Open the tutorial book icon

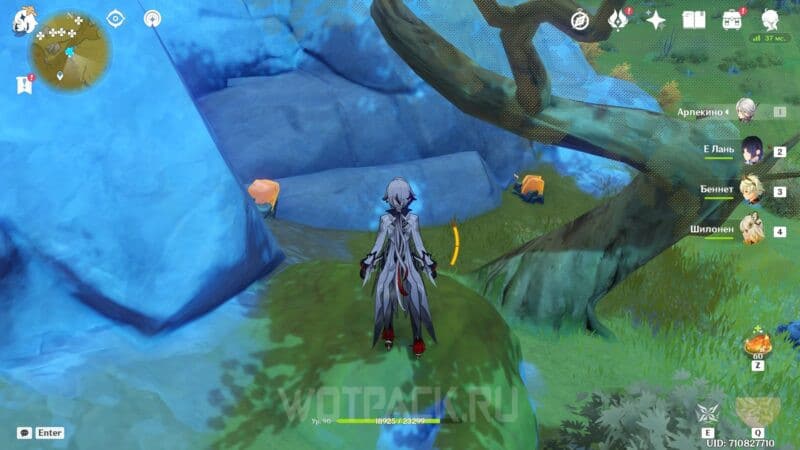point(694,19)
